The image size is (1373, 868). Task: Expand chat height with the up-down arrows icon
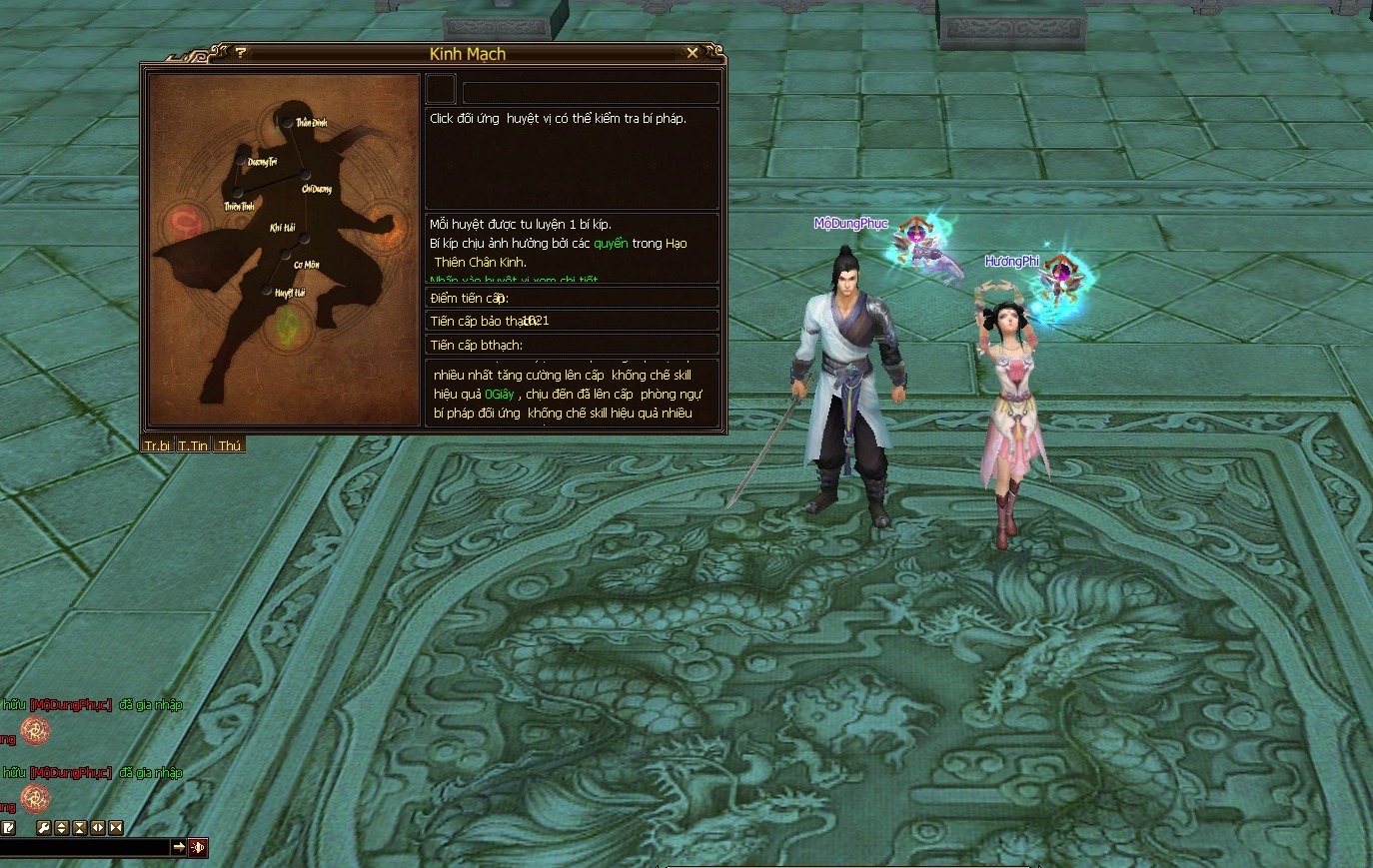[x=61, y=828]
